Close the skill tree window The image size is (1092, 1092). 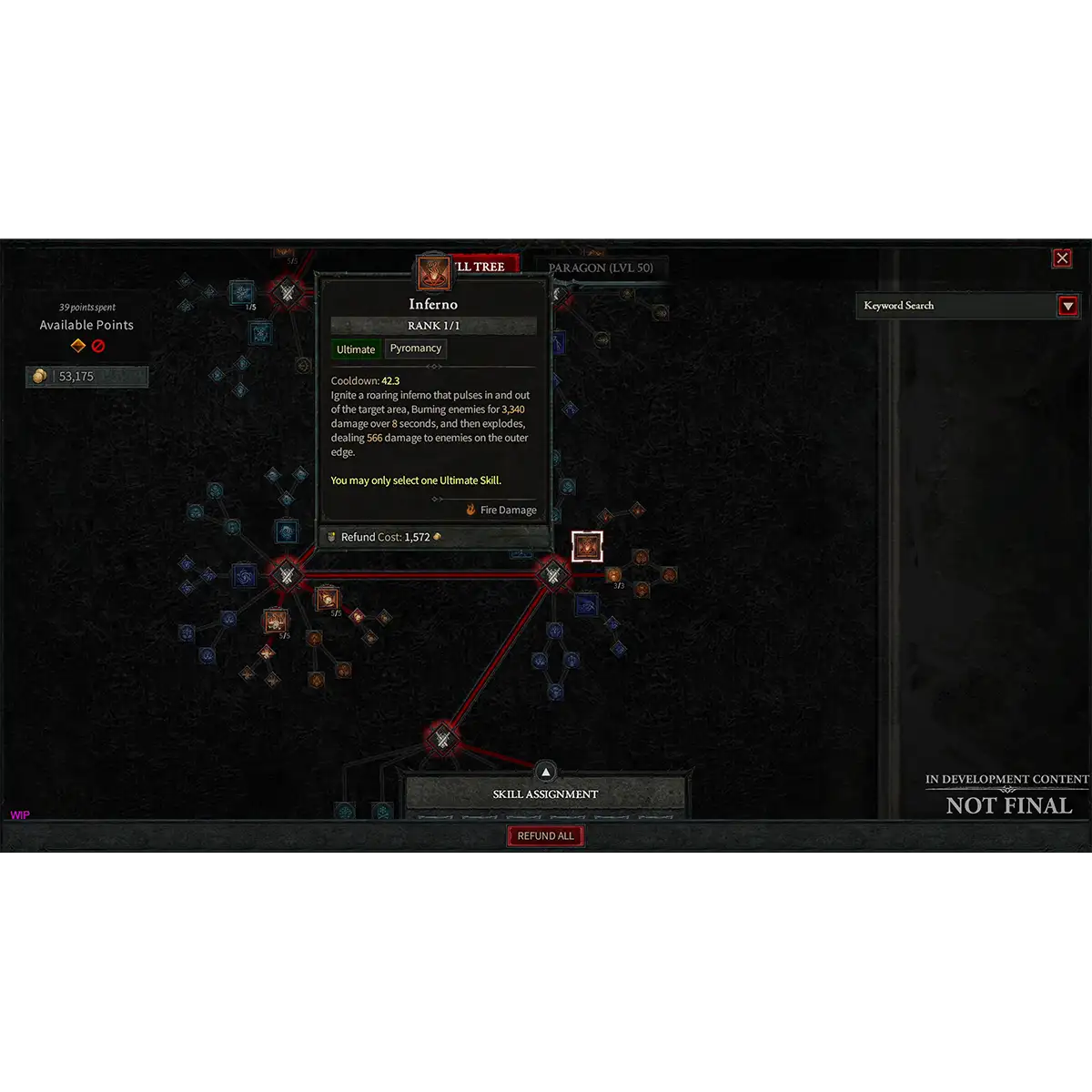click(1062, 258)
